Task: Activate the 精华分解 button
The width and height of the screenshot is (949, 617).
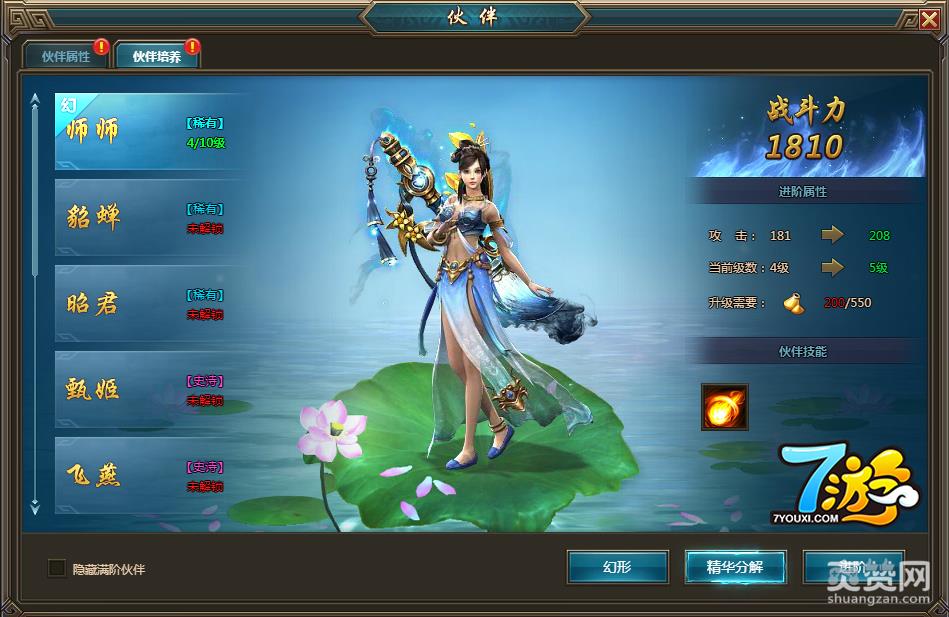Action: (x=735, y=567)
